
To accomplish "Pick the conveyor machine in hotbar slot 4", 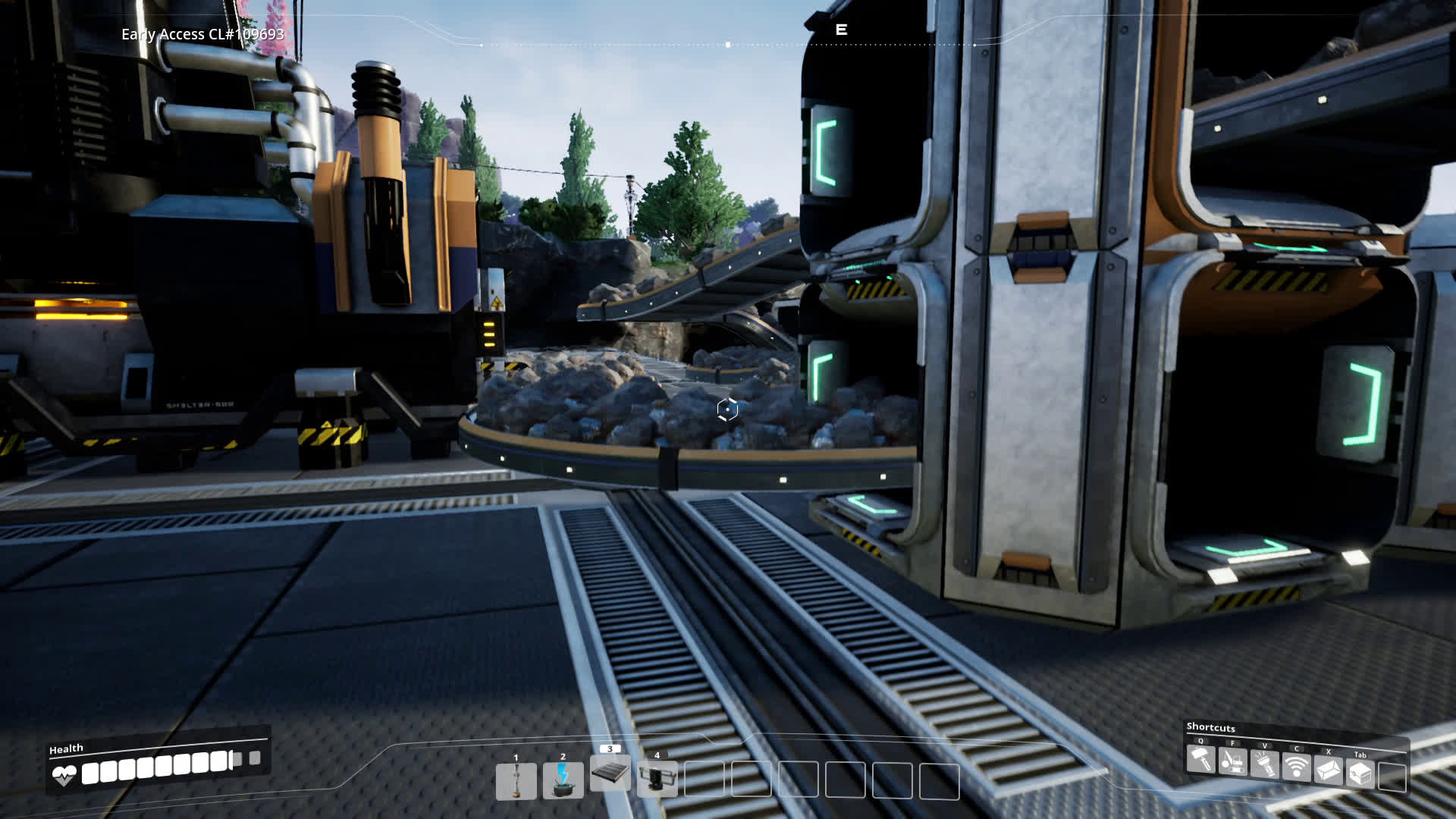I will [657, 779].
